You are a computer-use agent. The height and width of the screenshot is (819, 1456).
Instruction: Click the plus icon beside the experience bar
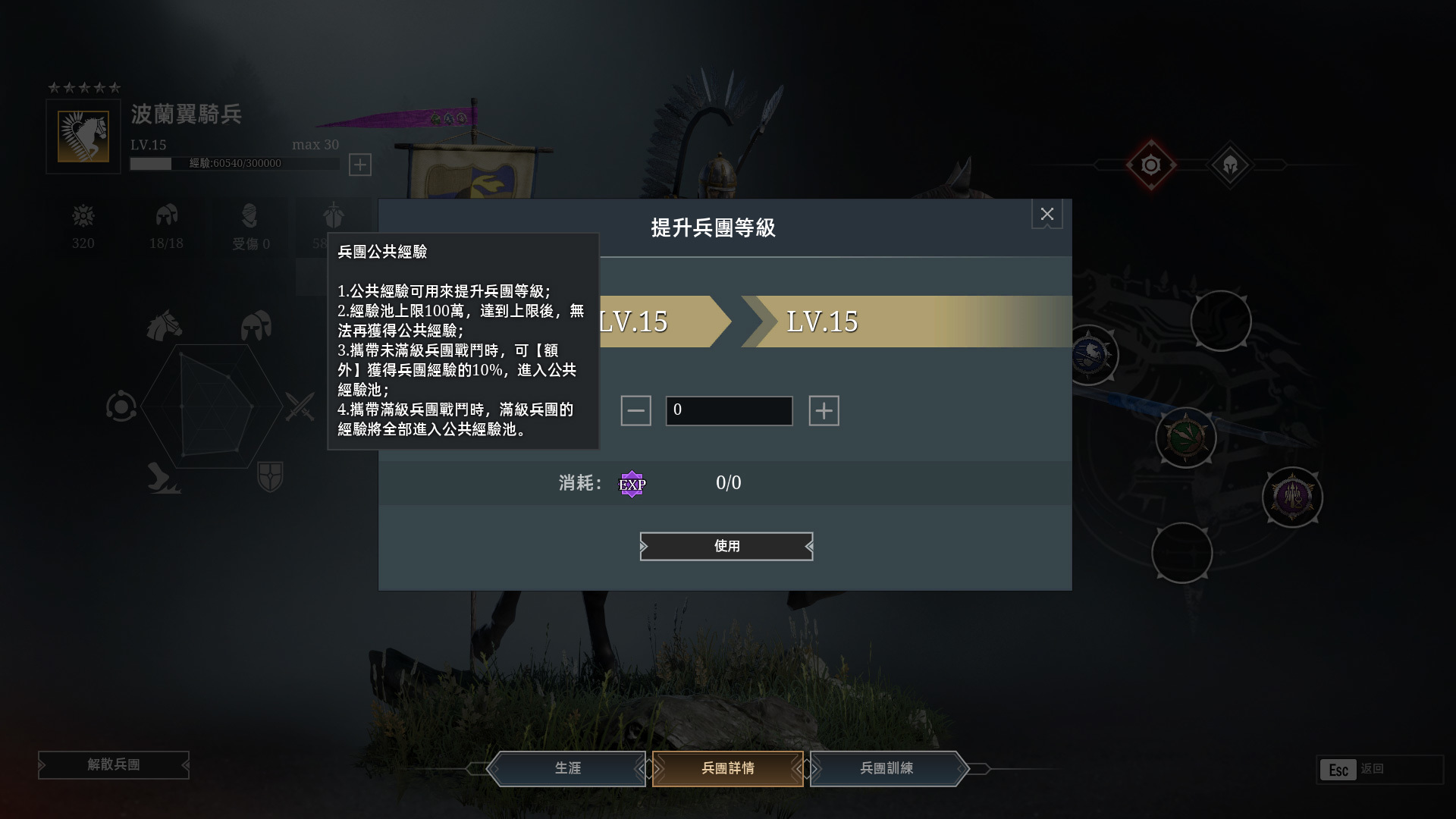(361, 165)
